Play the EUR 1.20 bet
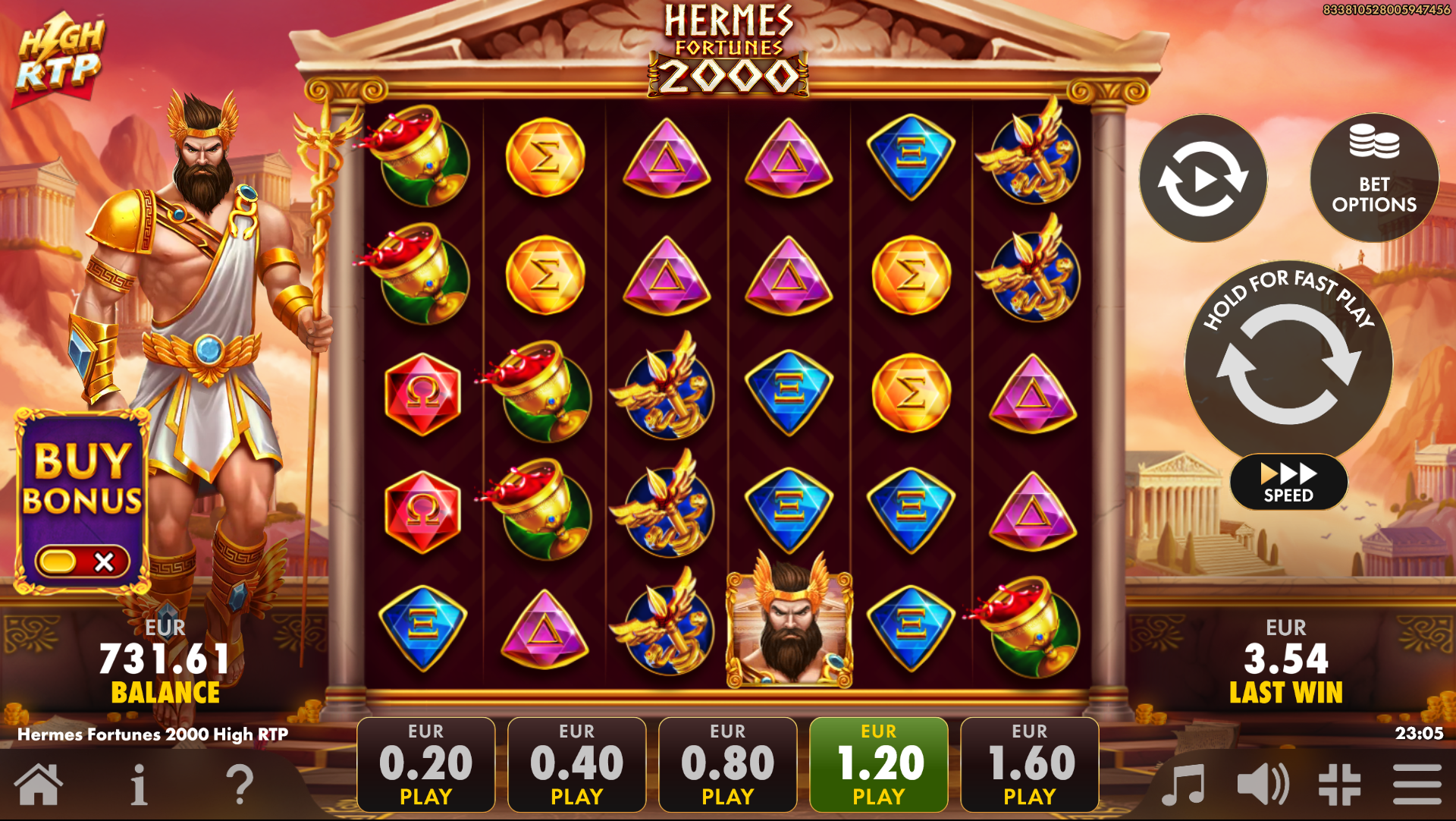 click(x=878, y=764)
